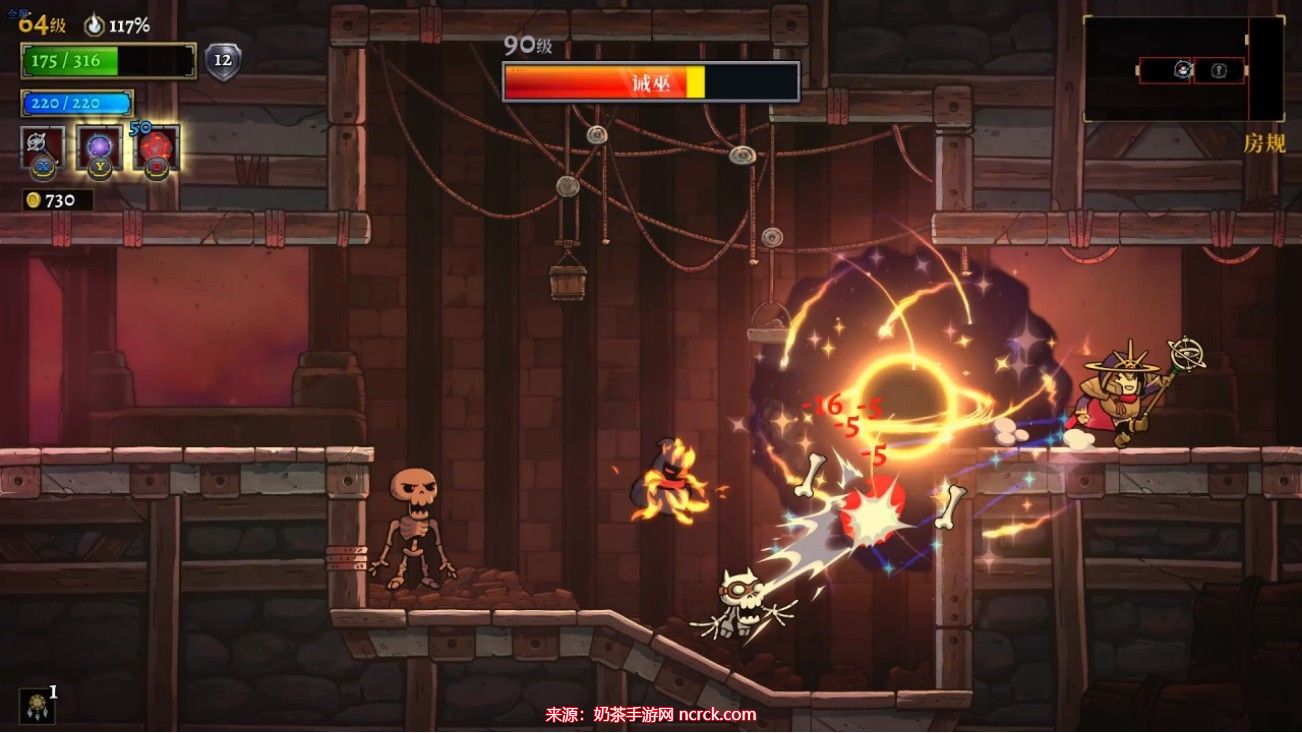Select the dreamcatcher relic icon
The image size is (1302, 733).
click(x=36, y=705)
